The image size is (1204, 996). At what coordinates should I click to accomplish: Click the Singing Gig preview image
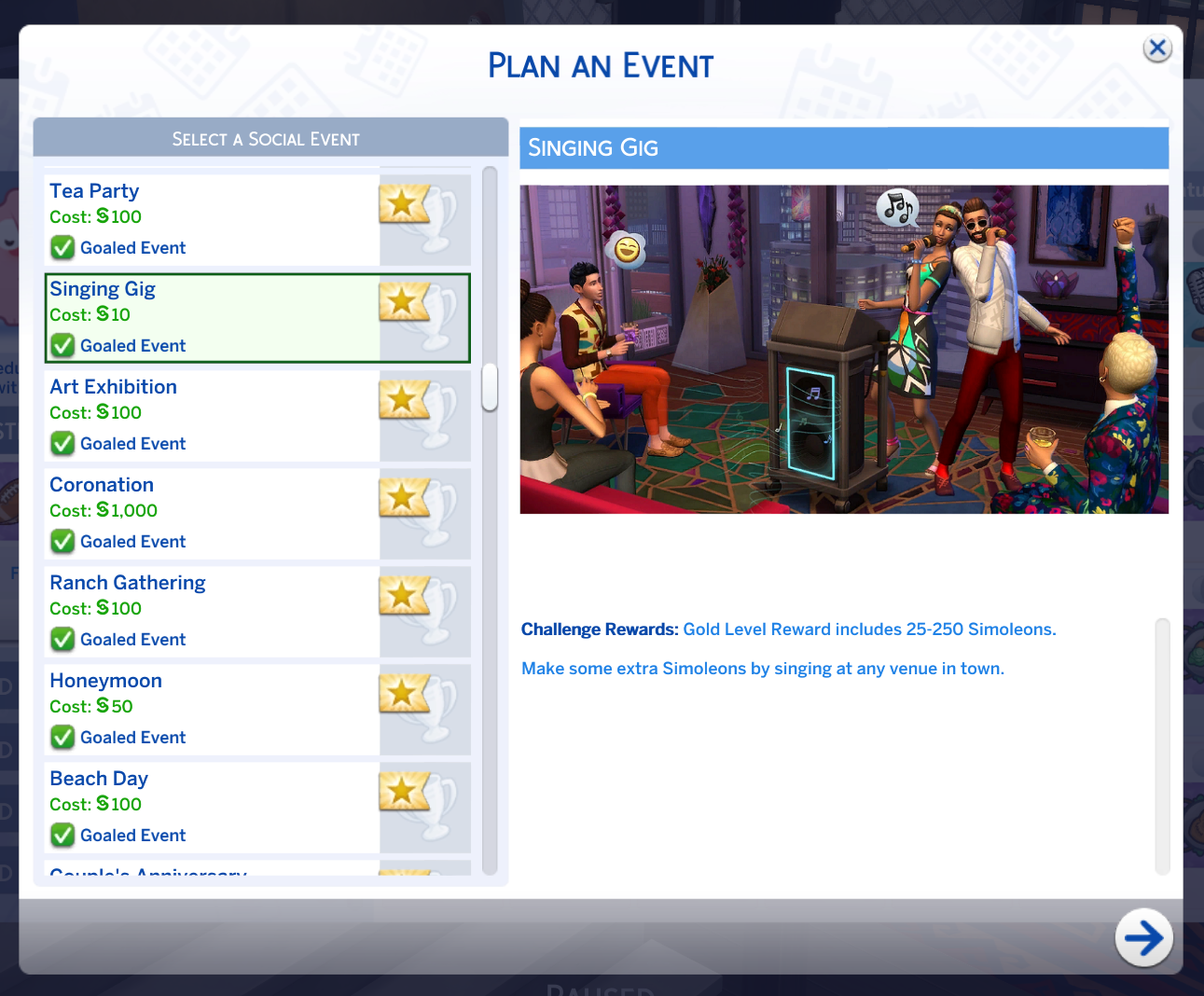(x=844, y=348)
